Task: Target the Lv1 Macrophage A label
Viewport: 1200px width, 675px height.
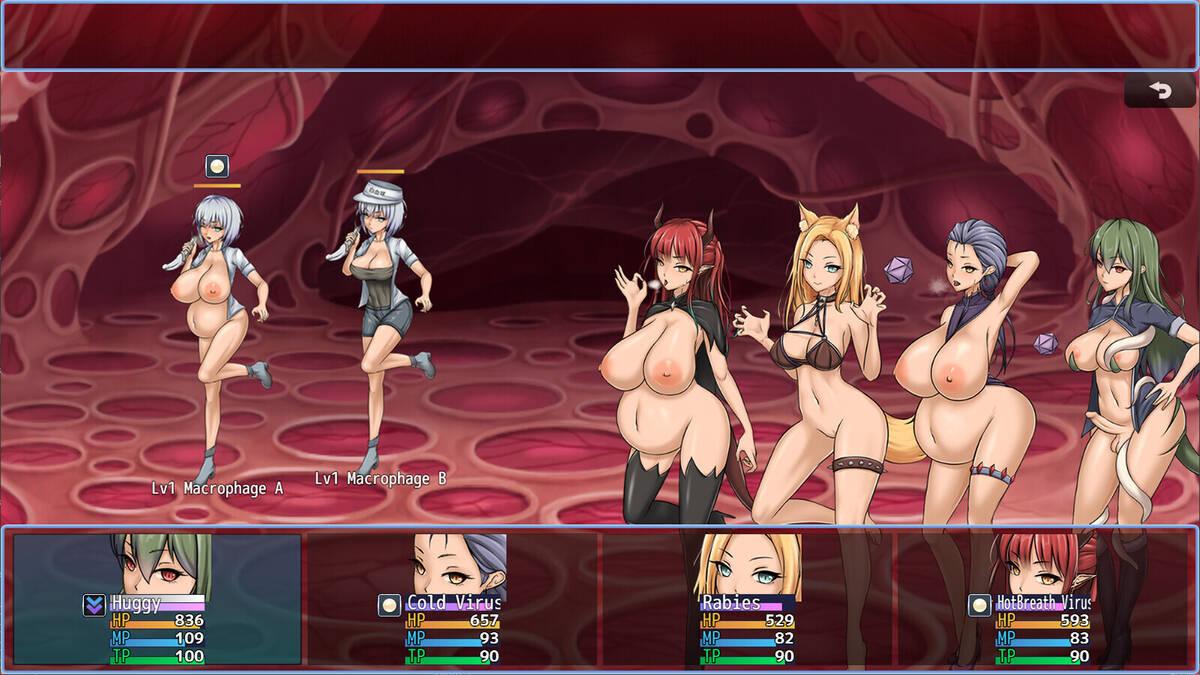Action: click(217, 488)
